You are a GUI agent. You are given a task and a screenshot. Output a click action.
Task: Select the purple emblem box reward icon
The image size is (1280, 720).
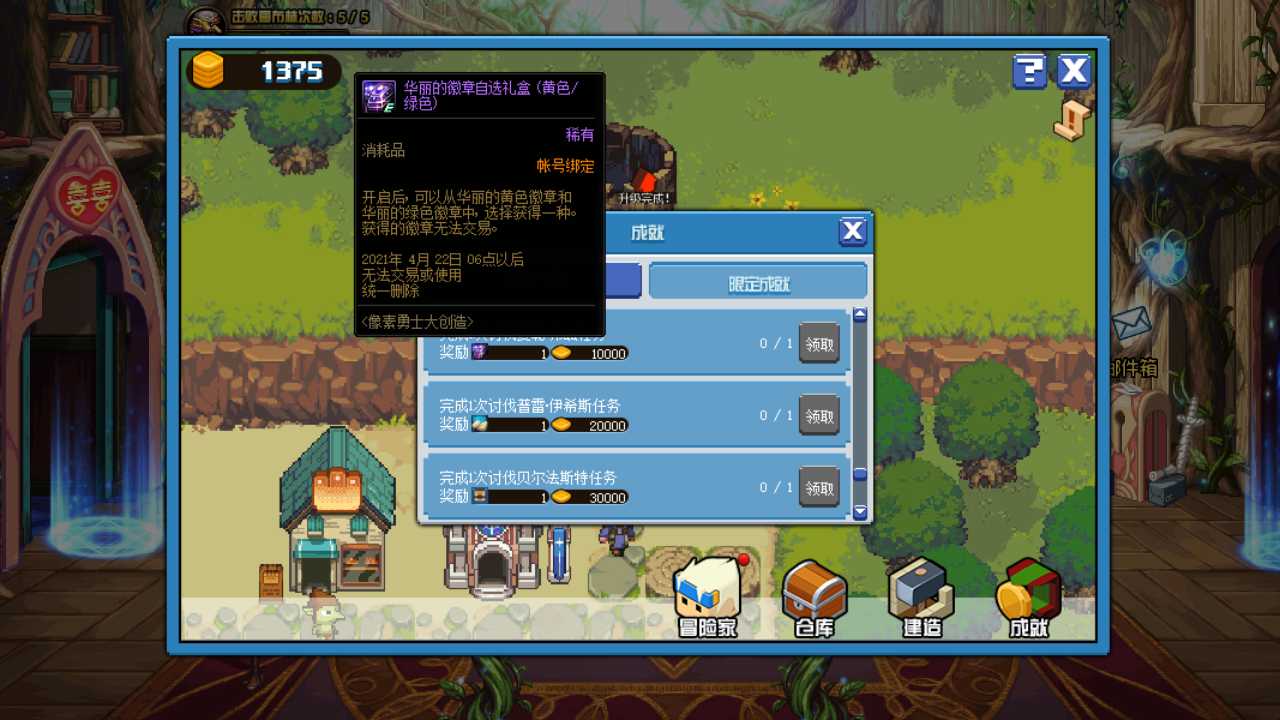pos(479,353)
